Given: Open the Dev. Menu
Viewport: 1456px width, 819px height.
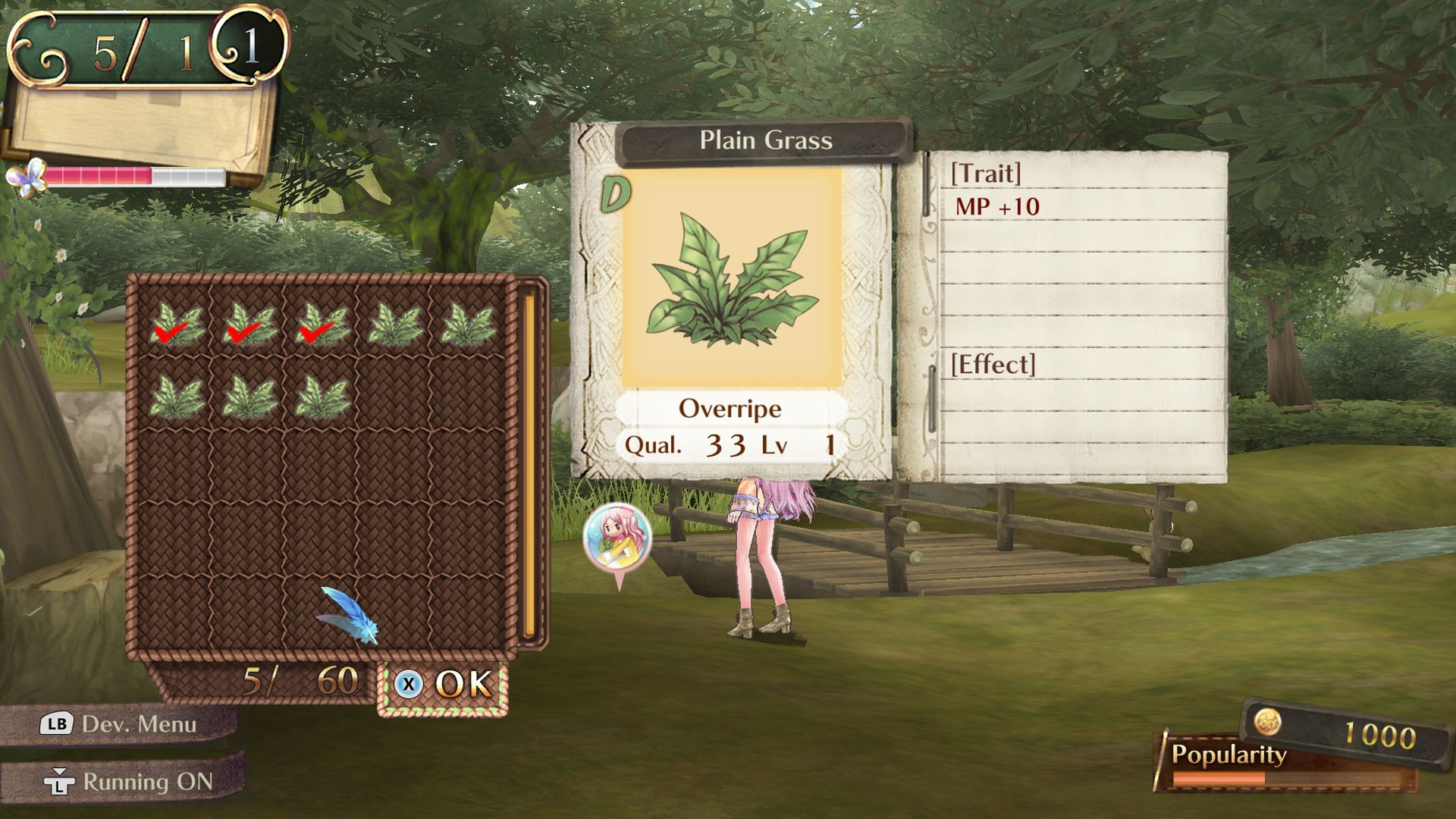Looking at the screenshot, I should point(119,724).
